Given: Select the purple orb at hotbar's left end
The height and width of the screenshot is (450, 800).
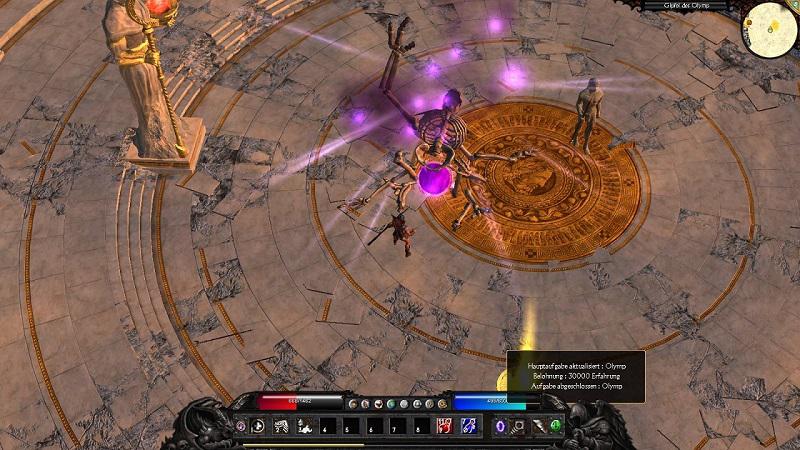Looking at the screenshot, I should click(x=241, y=426).
